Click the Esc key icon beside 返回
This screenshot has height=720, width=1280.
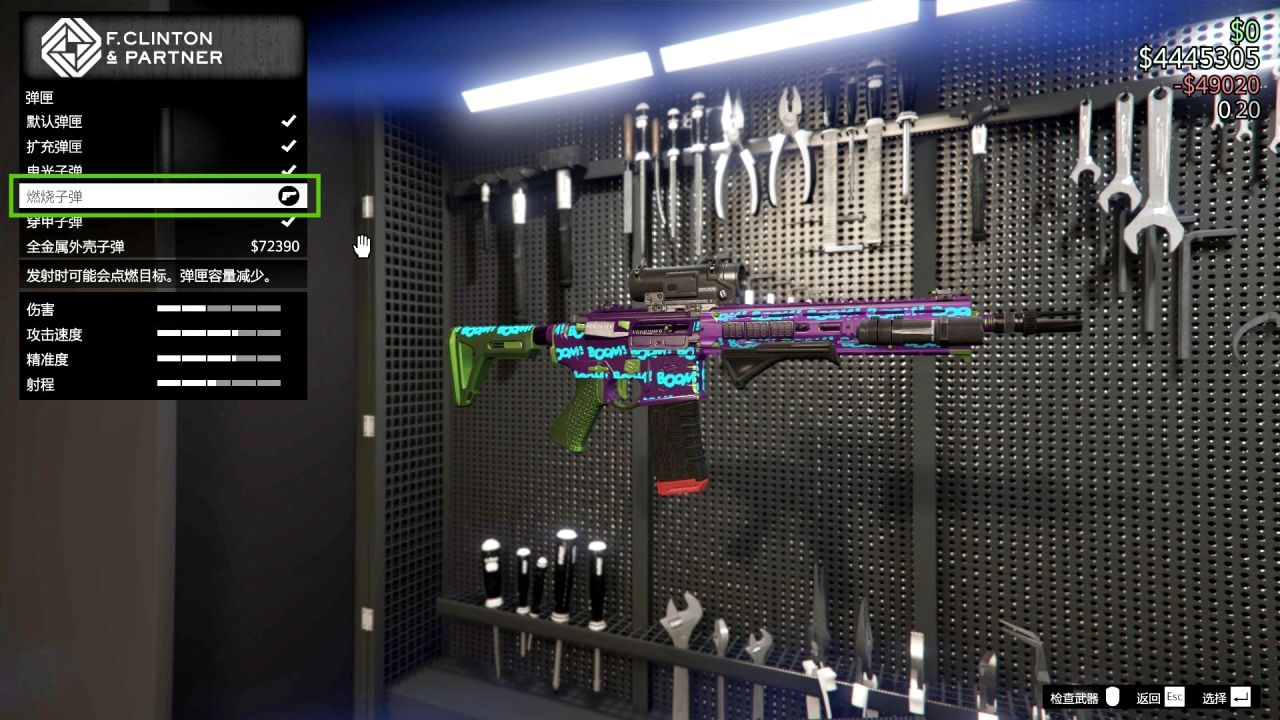(1174, 697)
